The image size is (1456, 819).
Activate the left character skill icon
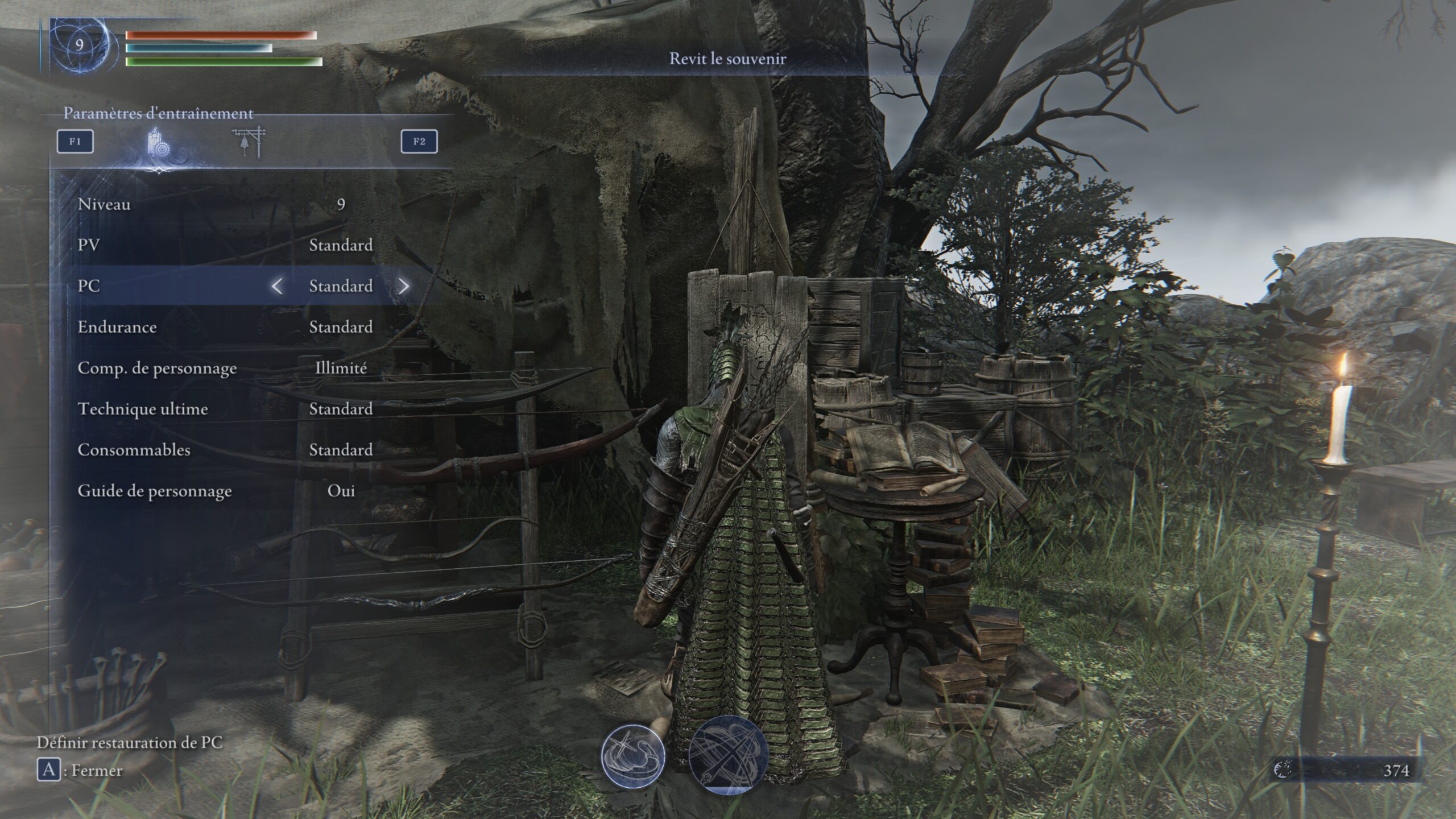(633, 756)
